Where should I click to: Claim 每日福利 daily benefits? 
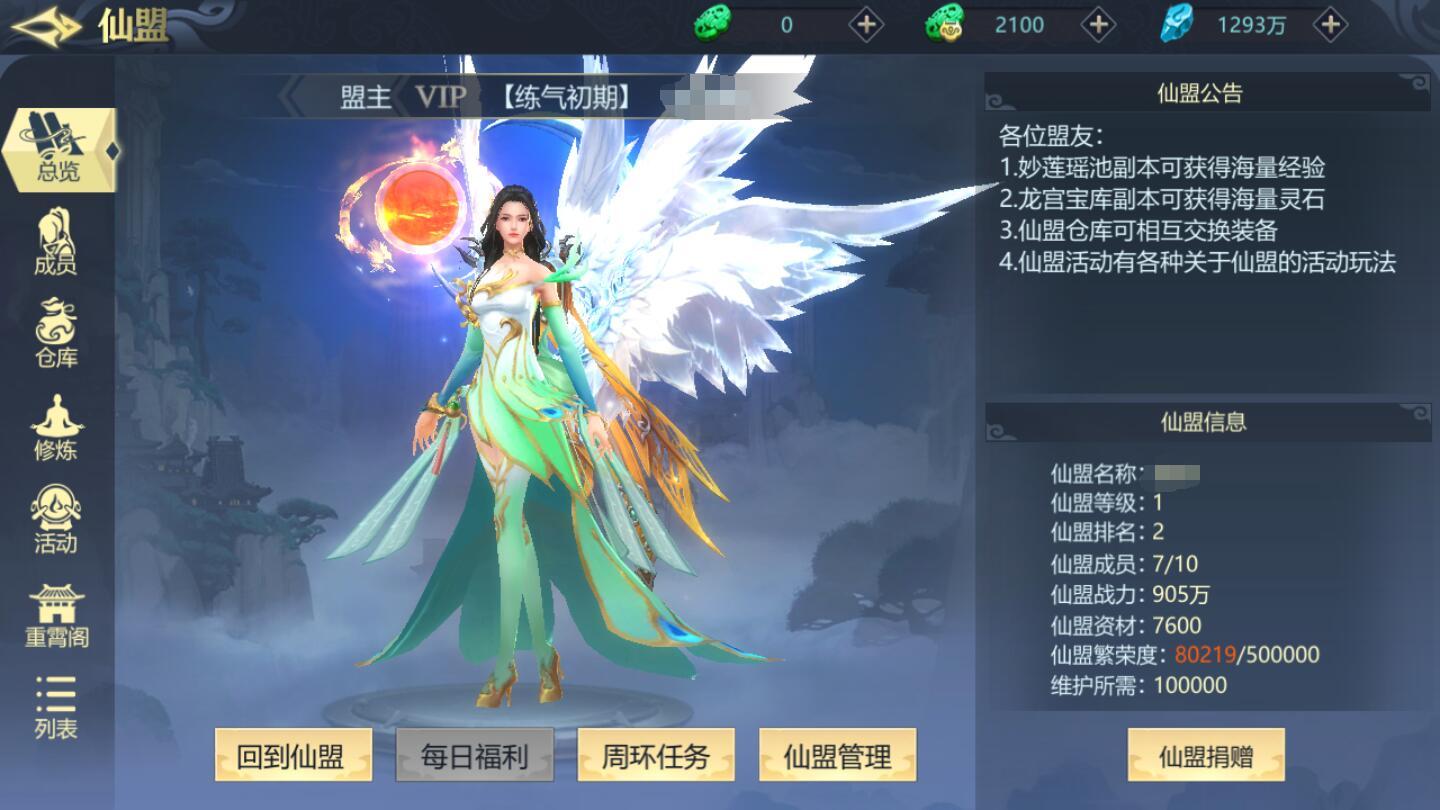click(475, 755)
